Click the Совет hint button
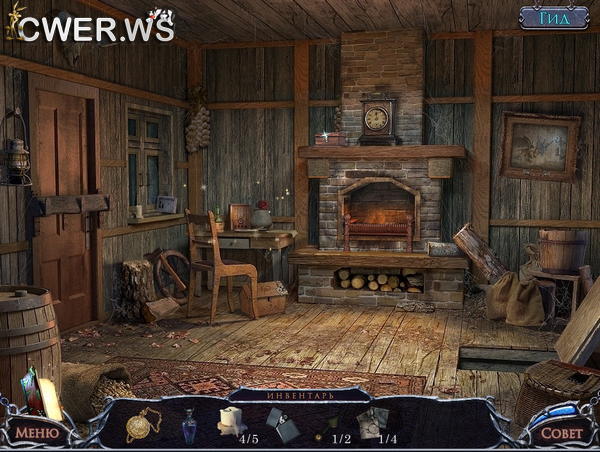This screenshot has width=600, height=452. [x=560, y=433]
